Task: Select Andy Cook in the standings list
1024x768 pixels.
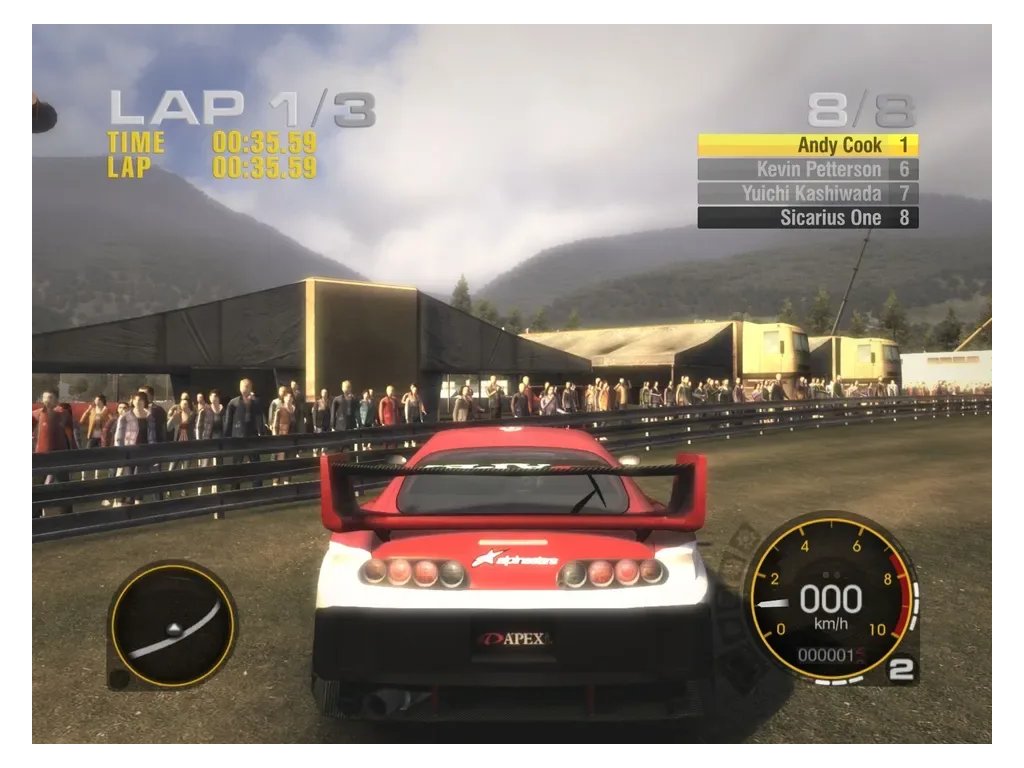Action: 807,145
